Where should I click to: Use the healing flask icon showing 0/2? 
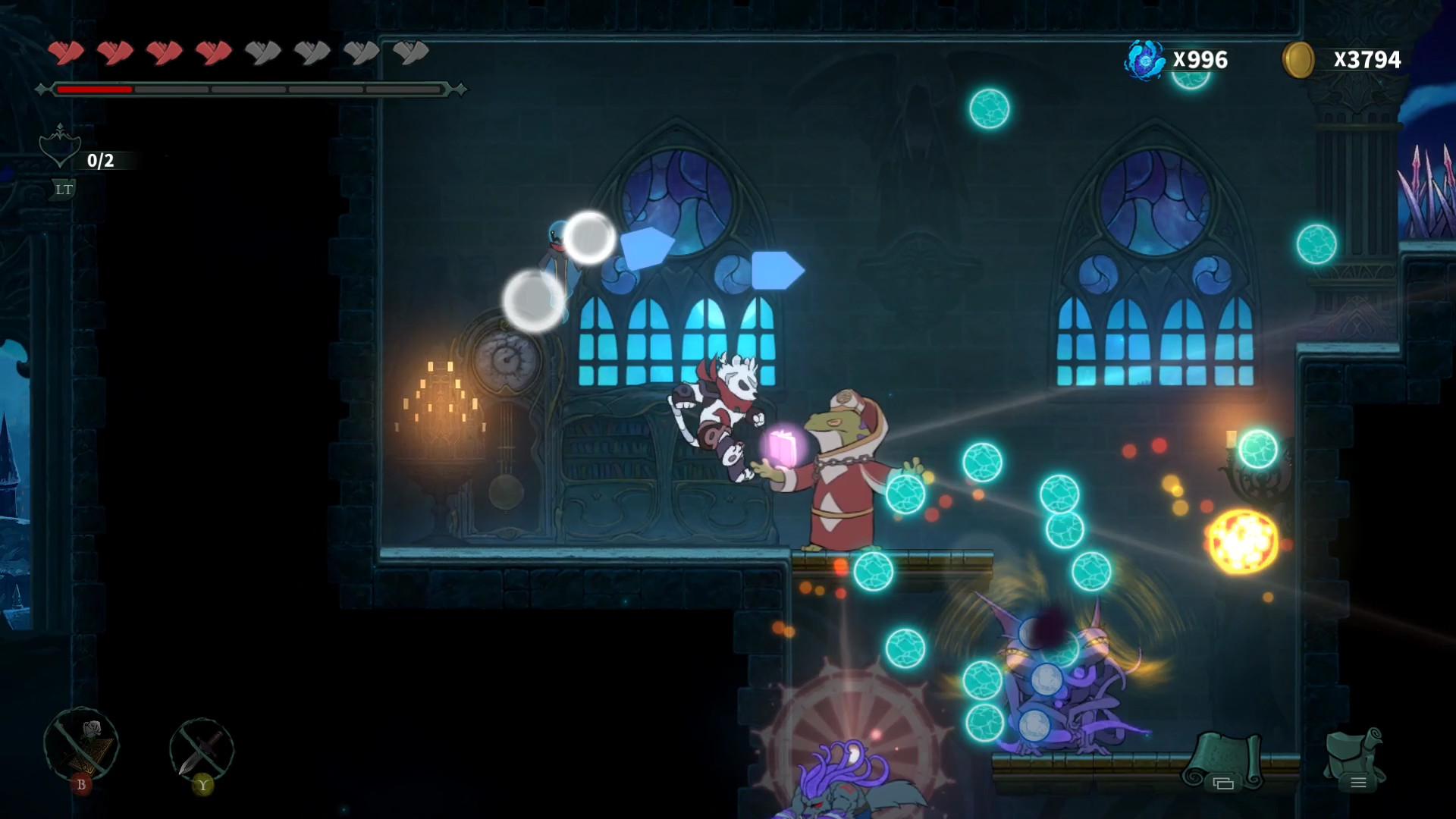[x=61, y=149]
